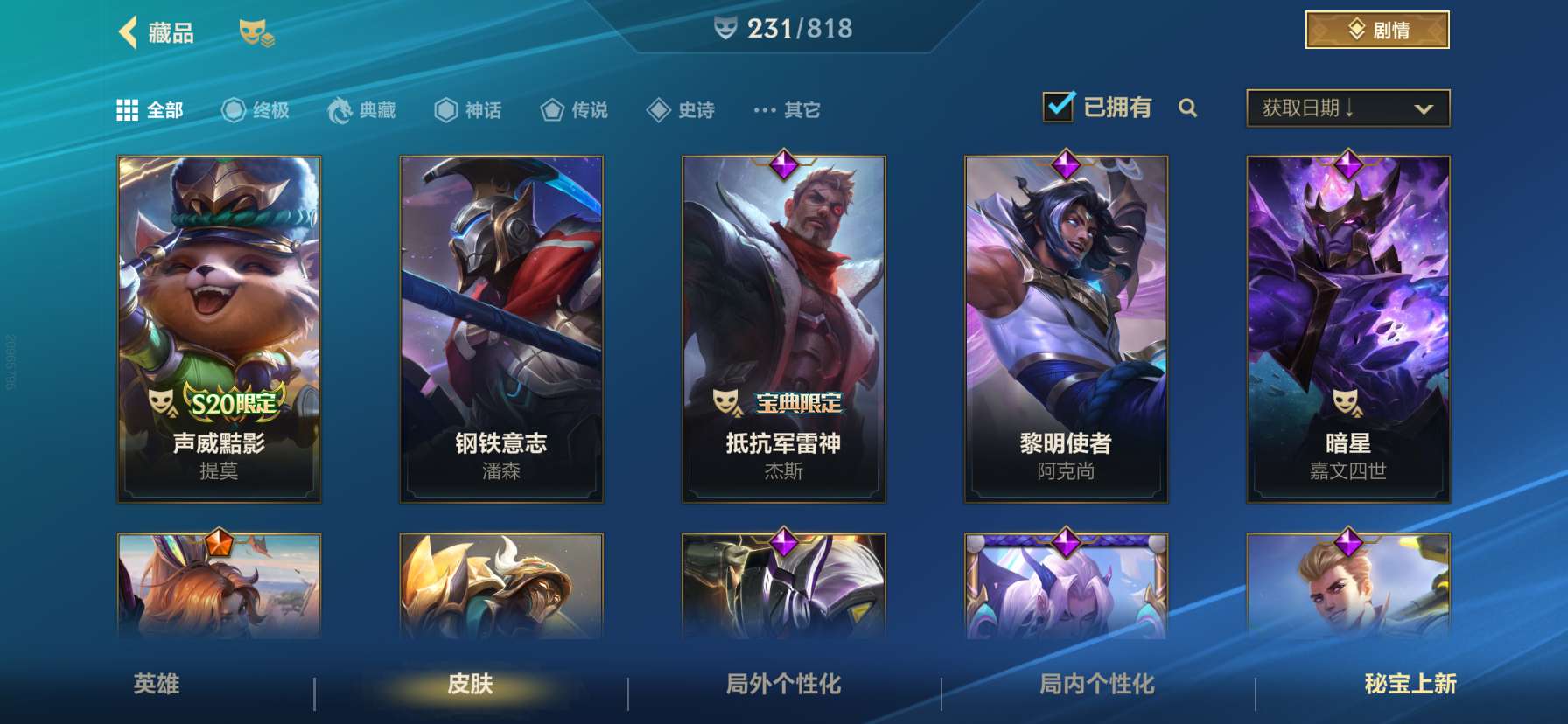Open the search magnifier icon

(1189, 108)
